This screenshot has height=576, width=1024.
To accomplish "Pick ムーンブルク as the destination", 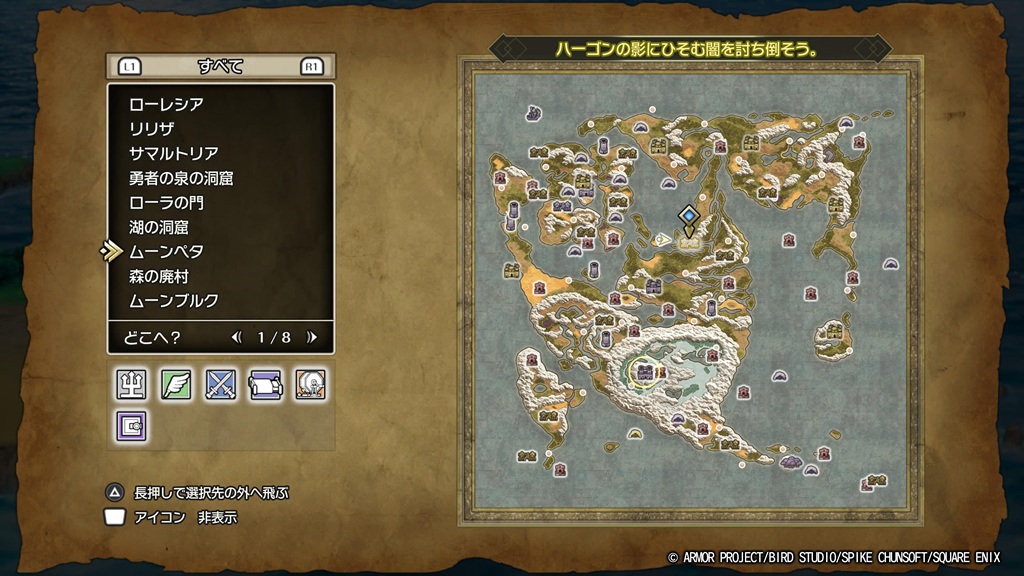I will click(x=174, y=300).
